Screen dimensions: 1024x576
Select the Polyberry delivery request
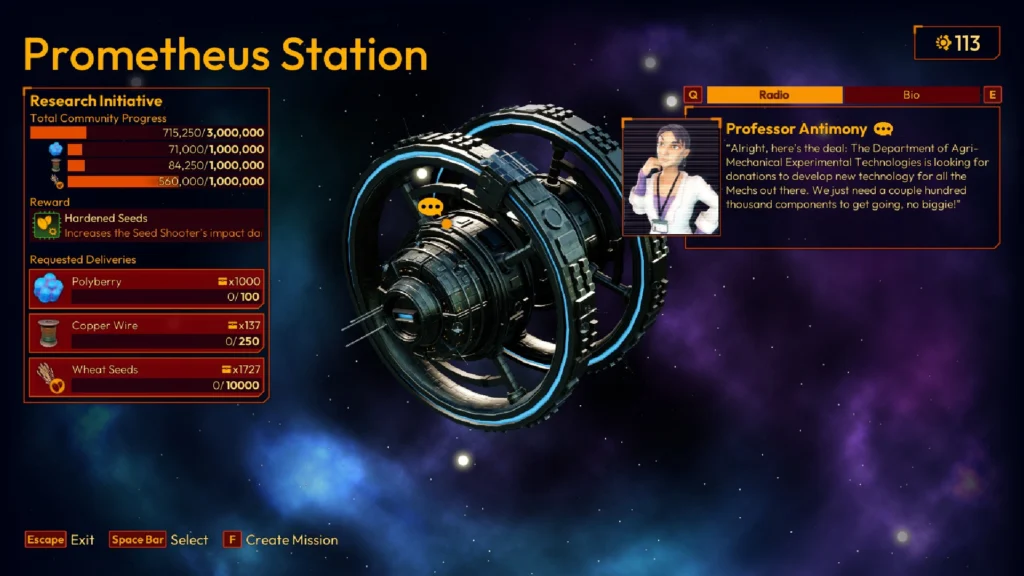point(148,289)
